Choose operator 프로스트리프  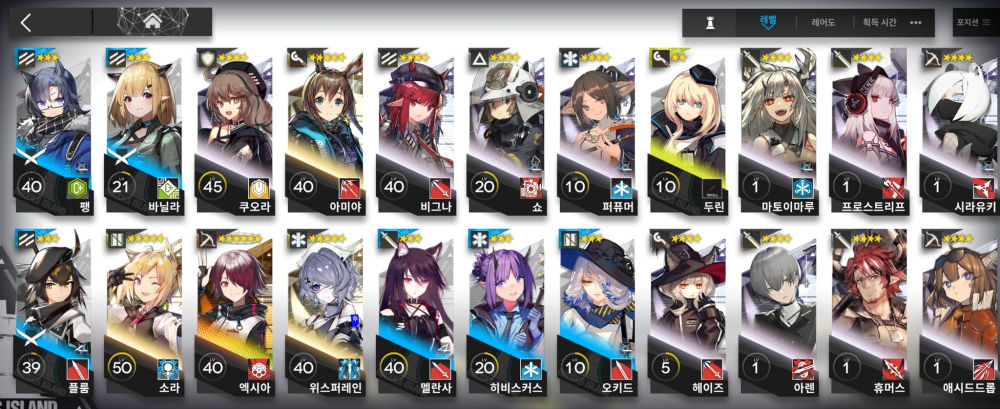click(868, 130)
